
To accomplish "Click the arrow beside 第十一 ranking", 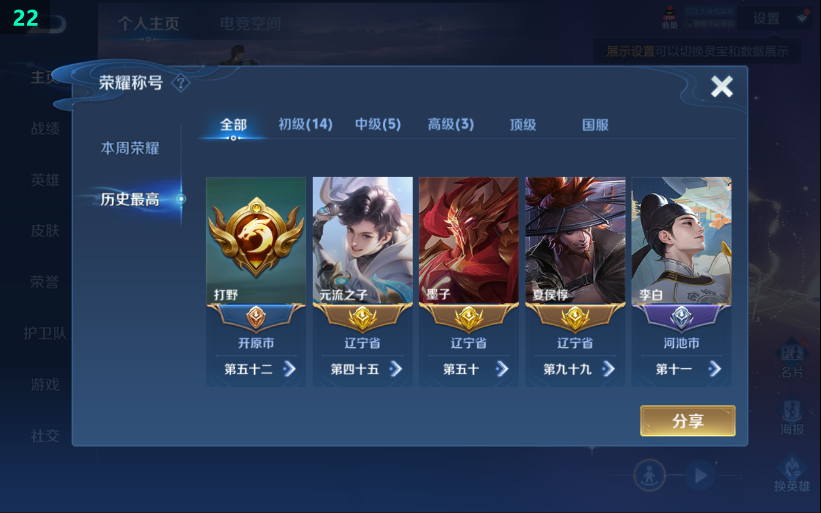I will (715, 369).
